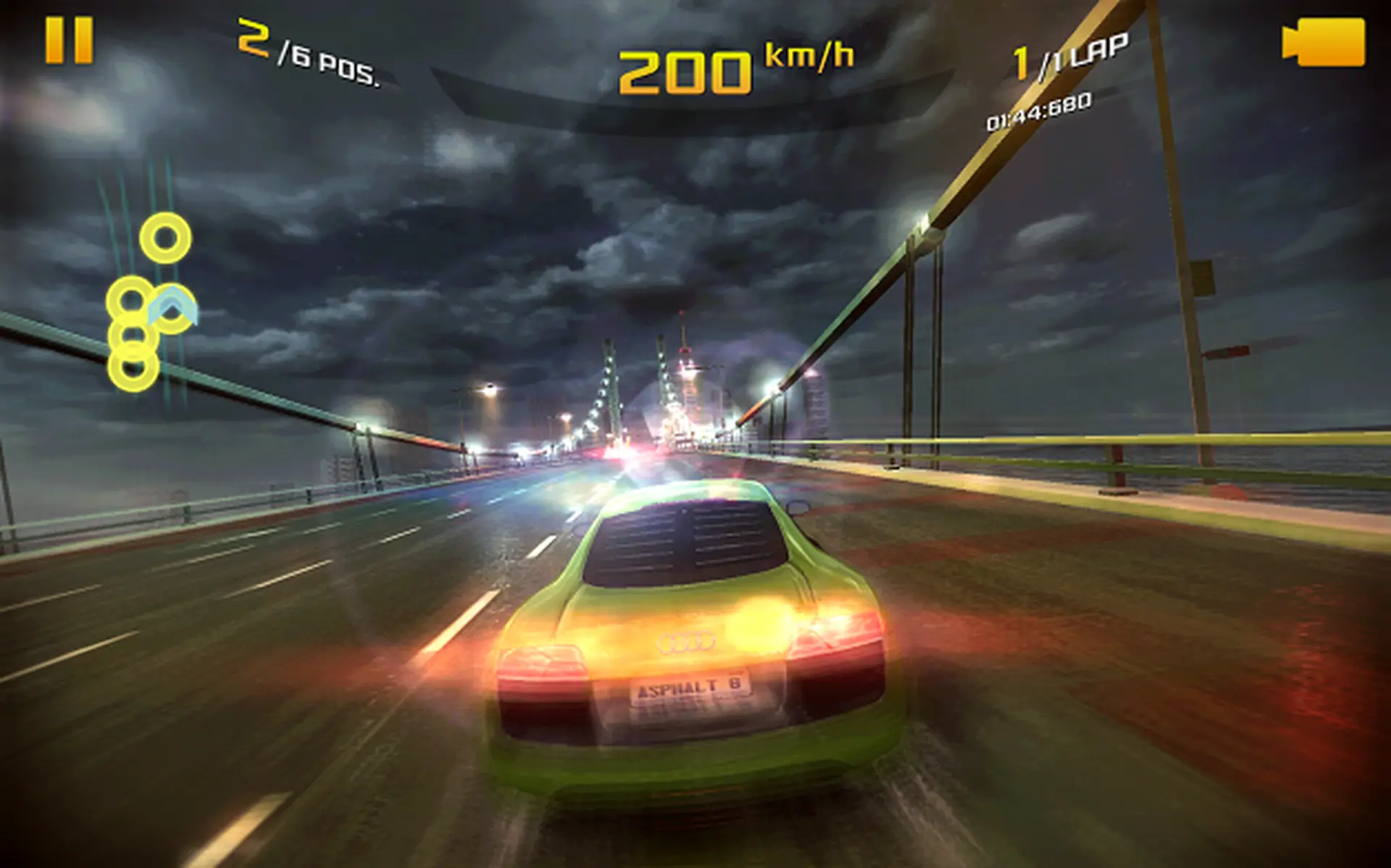Screen dimensions: 1391x868
Task: Tap the topmost yellow circle waypoint
Action: tap(165, 237)
